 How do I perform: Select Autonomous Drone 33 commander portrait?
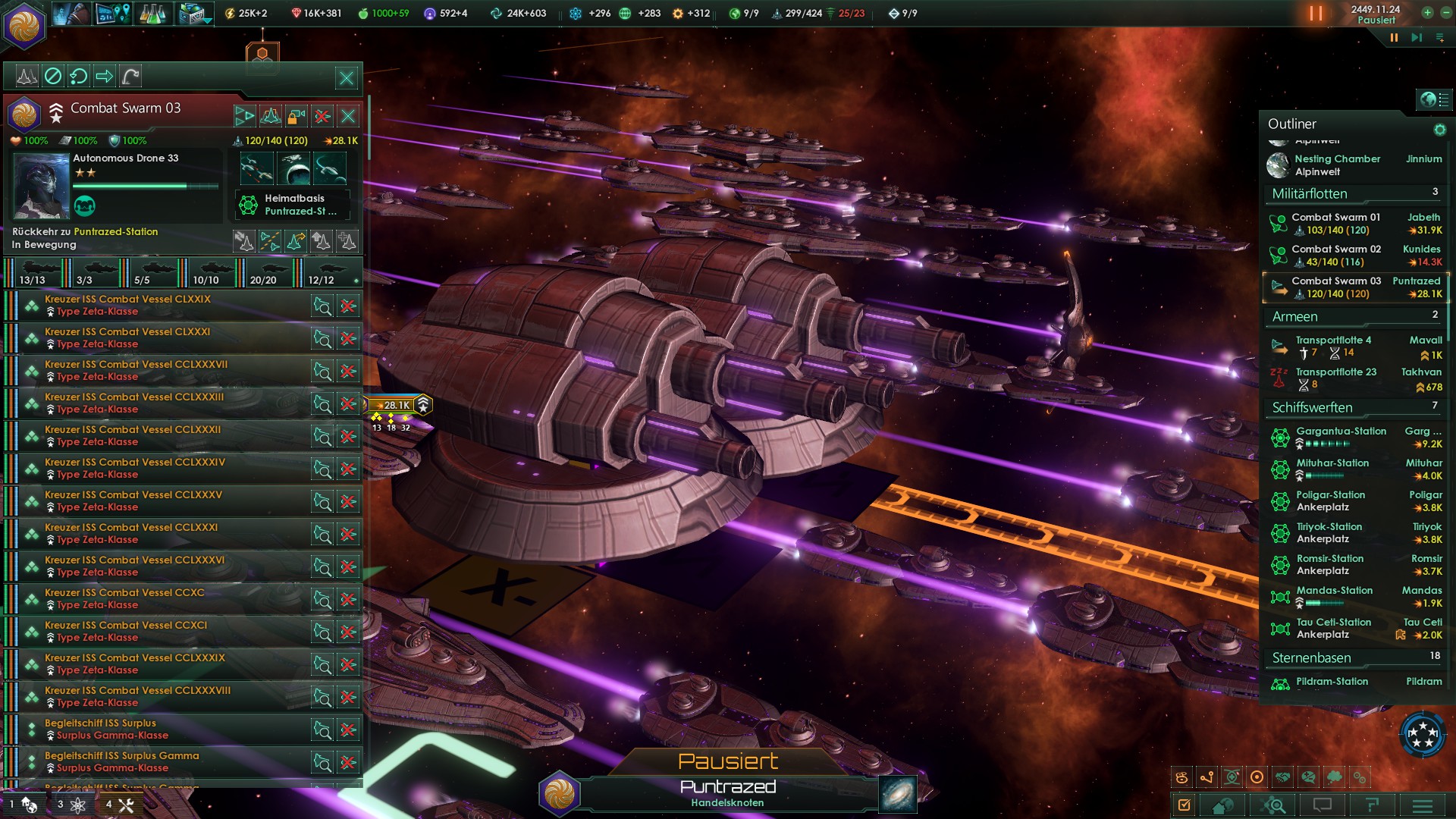[41, 186]
